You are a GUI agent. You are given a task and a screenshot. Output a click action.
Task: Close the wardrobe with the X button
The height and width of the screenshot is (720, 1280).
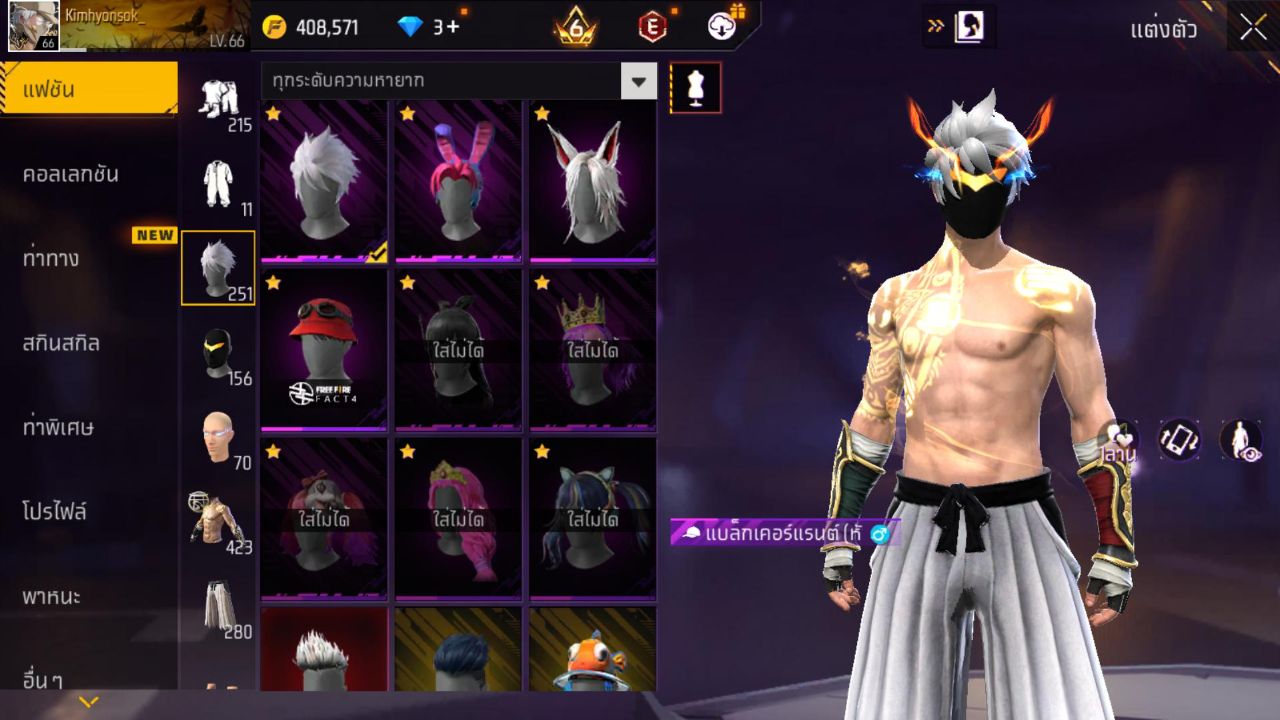pyautogui.click(x=1253, y=28)
